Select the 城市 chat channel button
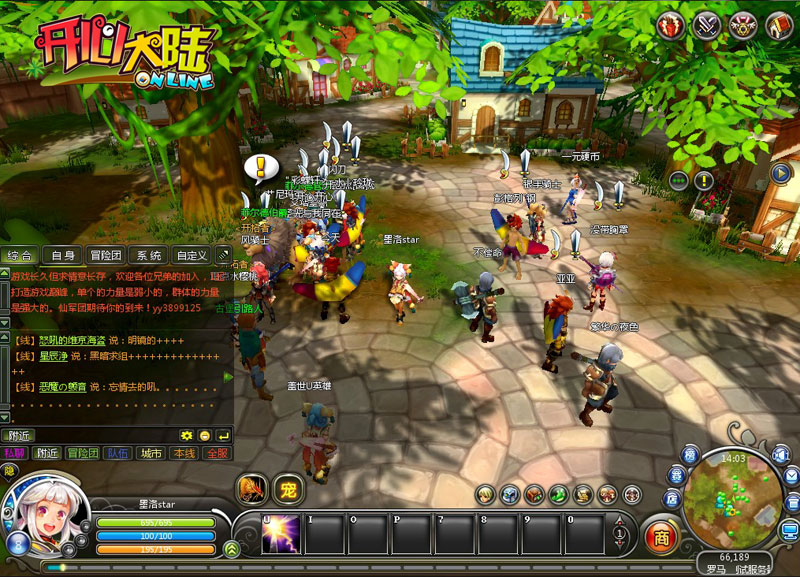The height and width of the screenshot is (577, 800). pyautogui.click(x=151, y=453)
